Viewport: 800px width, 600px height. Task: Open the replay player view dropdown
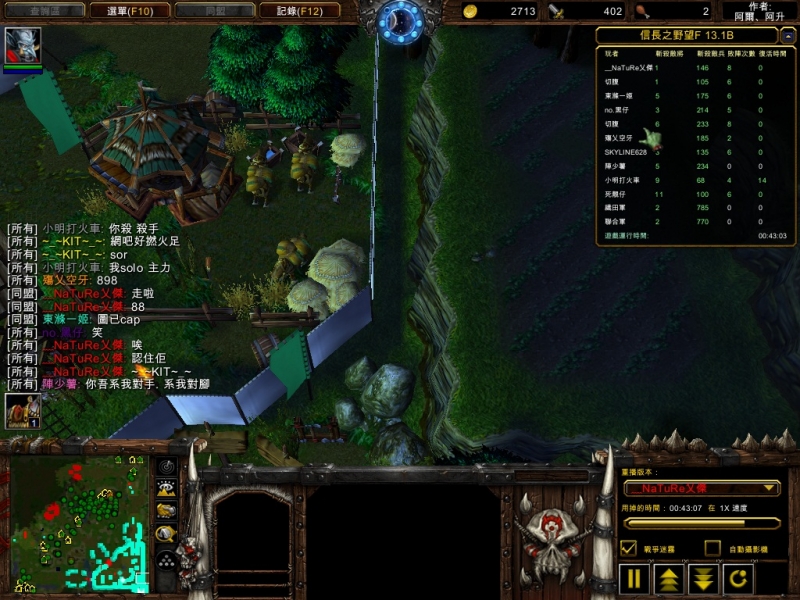tap(700, 488)
